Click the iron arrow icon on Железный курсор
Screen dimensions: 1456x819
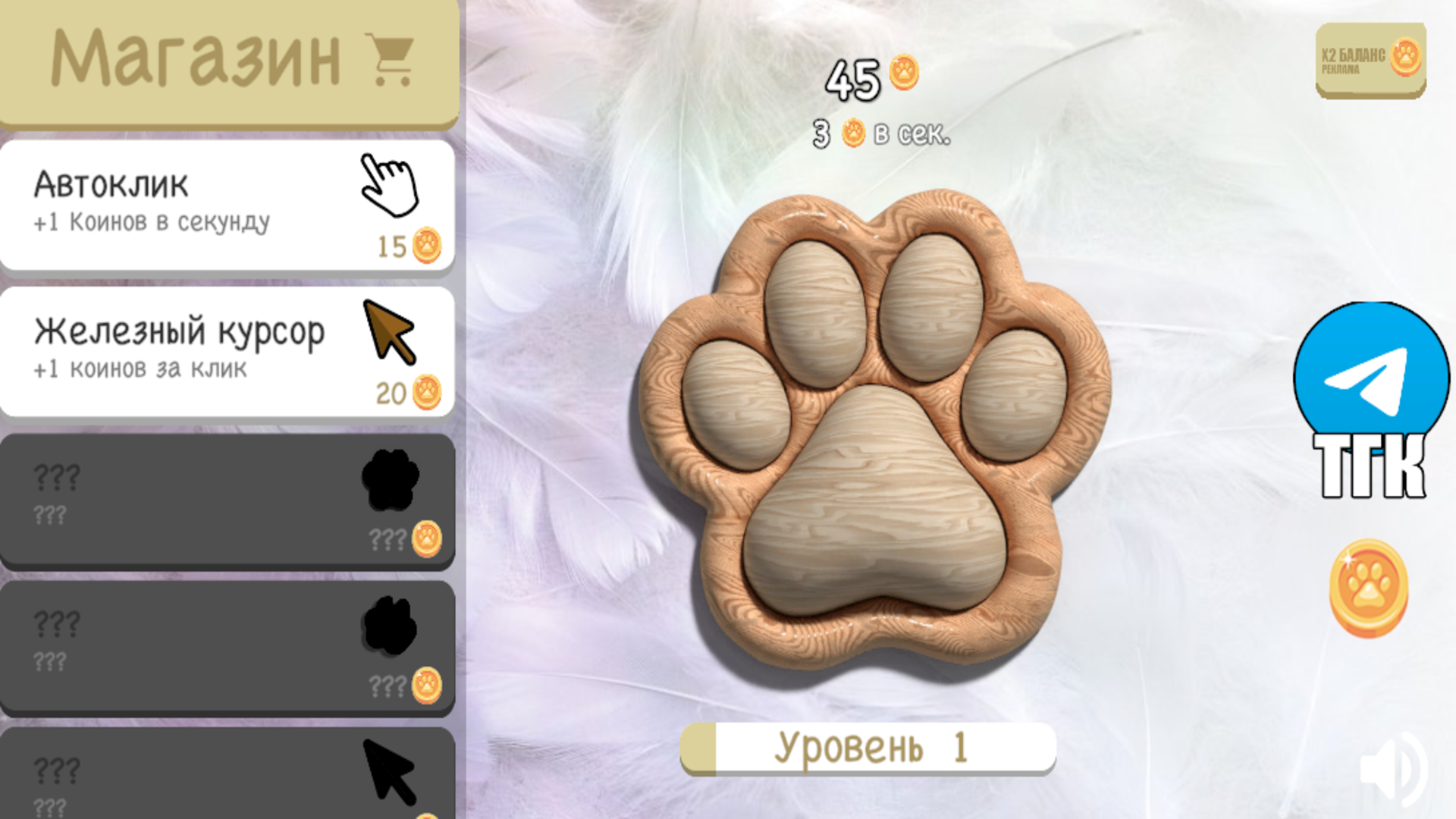coord(388,332)
